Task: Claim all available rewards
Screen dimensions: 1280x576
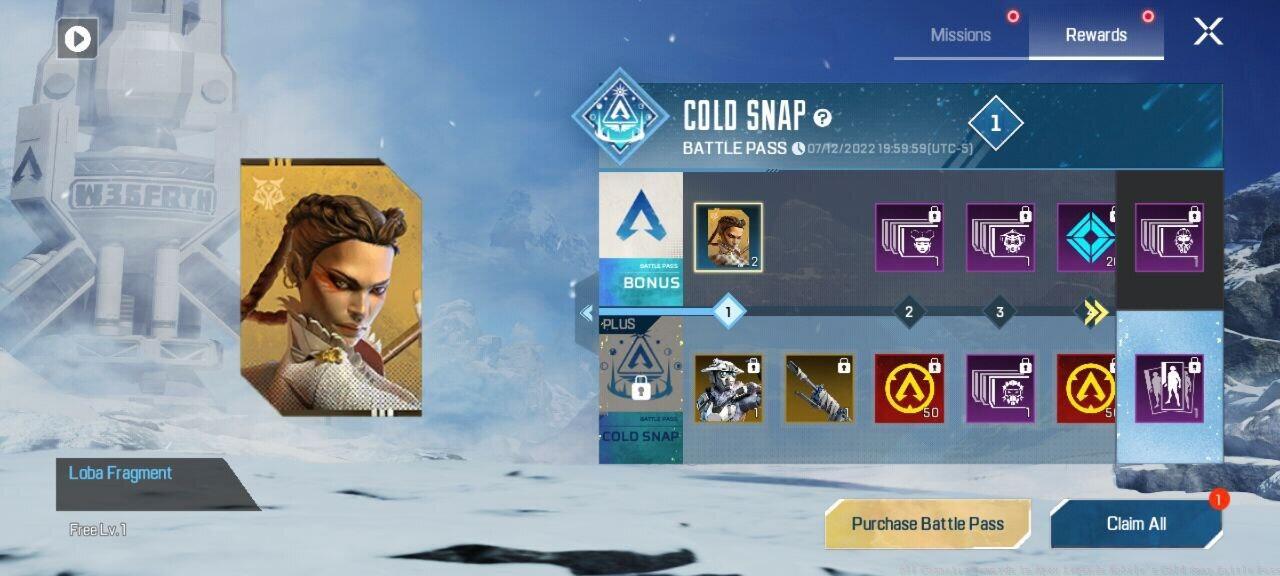Action: pos(1136,524)
